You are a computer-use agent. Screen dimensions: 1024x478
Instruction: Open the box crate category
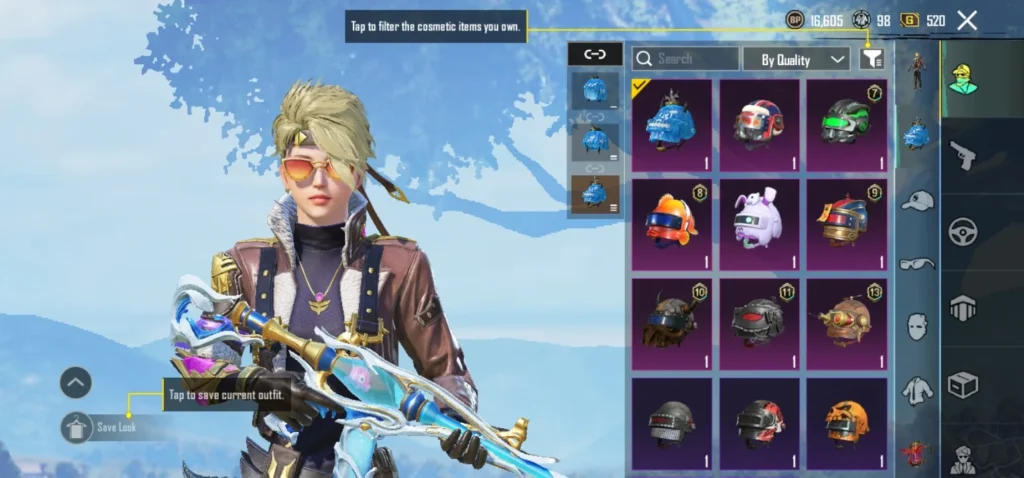click(x=962, y=385)
